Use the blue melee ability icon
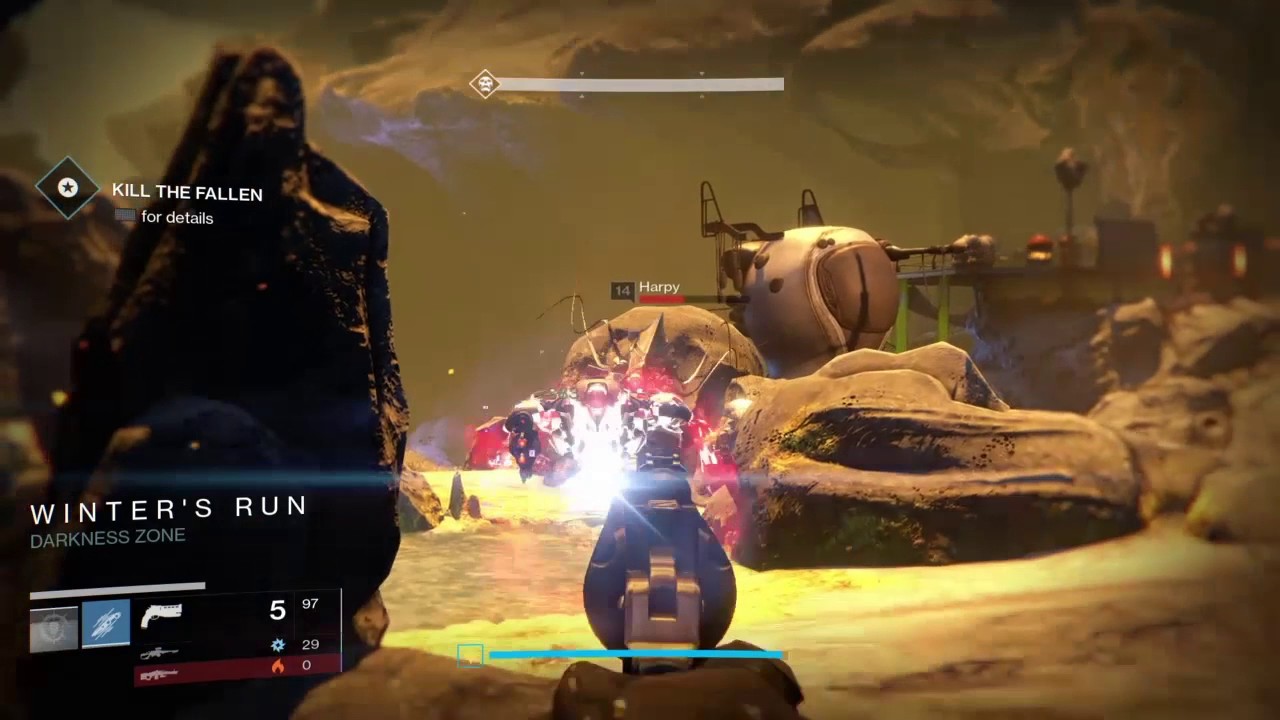Screen dimensions: 1280x720 point(106,623)
